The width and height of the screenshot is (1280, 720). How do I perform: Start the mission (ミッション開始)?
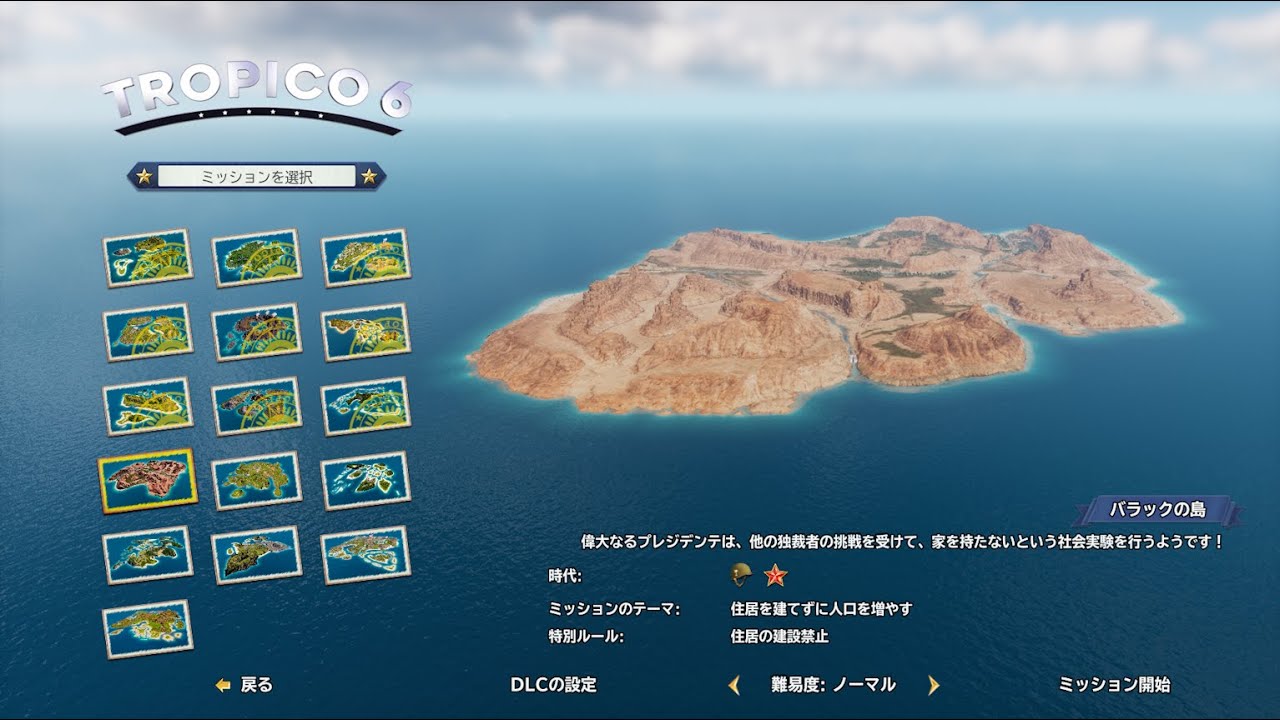click(1114, 685)
